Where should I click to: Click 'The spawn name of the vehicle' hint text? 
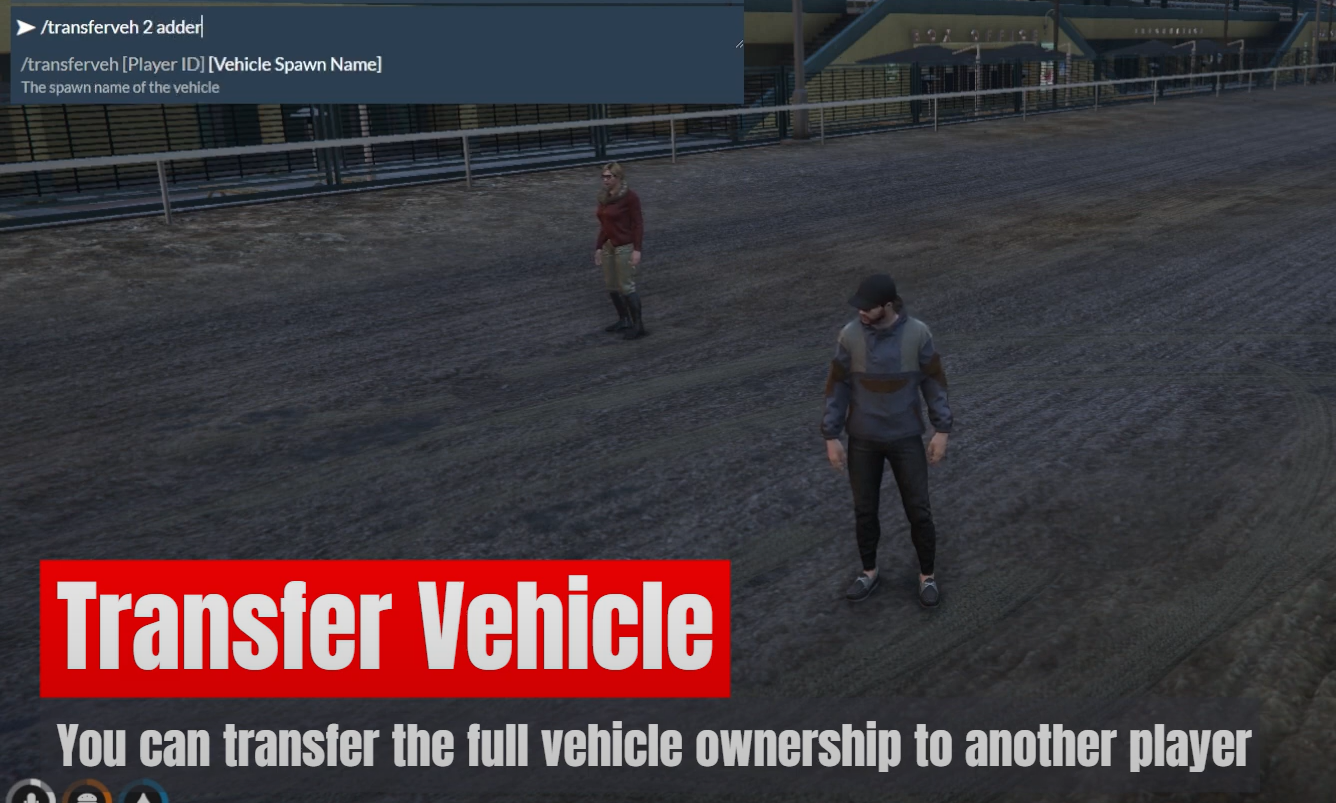120,87
